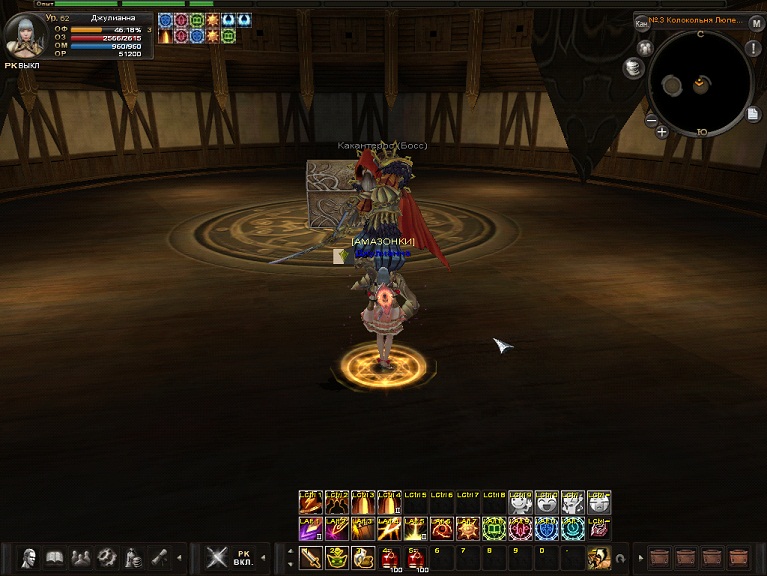Zoom in the minimap with plus button
This screenshot has height=576, width=767.
pos(662,131)
